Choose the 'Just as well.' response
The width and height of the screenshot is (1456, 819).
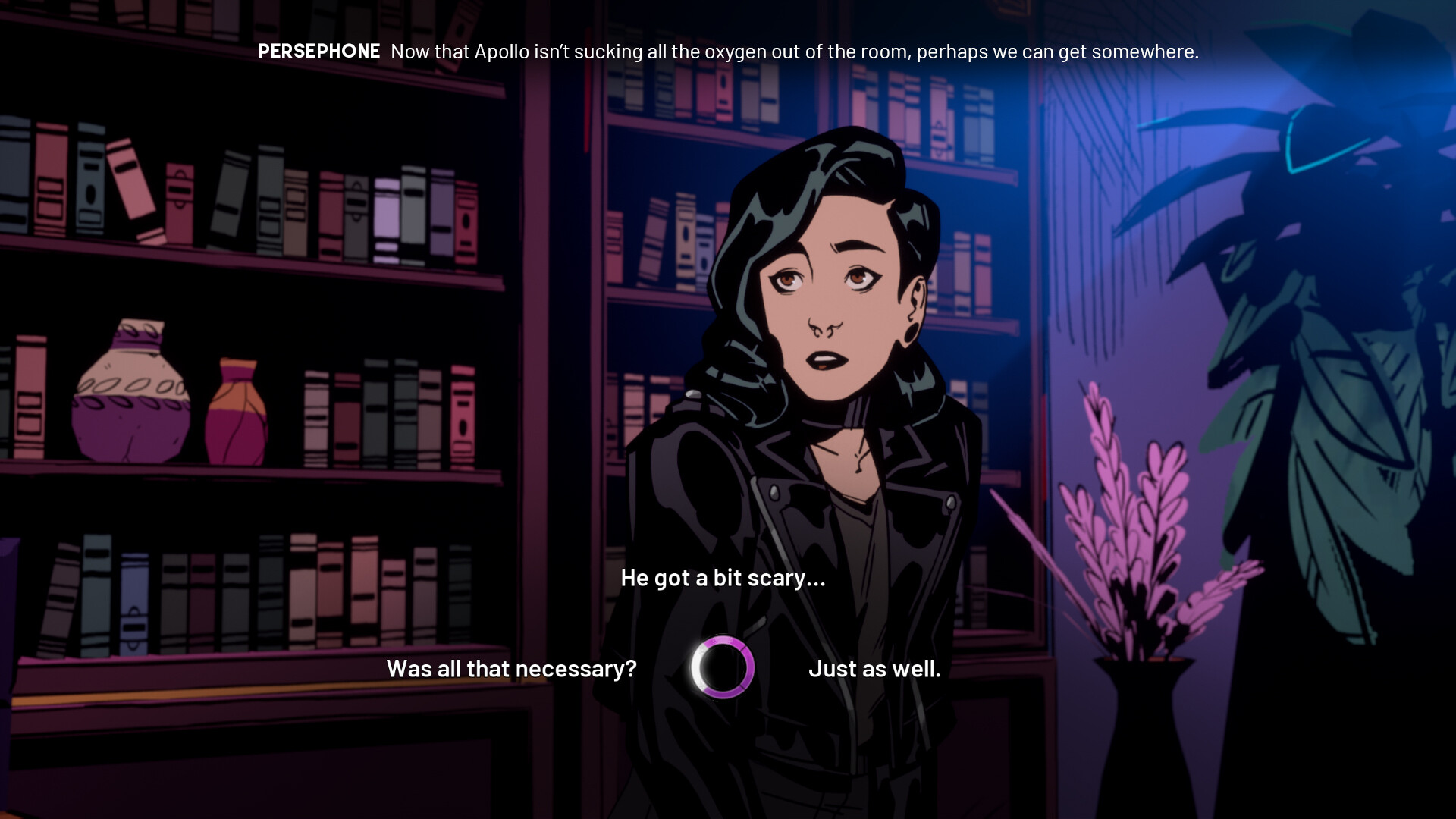click(875, 669)
